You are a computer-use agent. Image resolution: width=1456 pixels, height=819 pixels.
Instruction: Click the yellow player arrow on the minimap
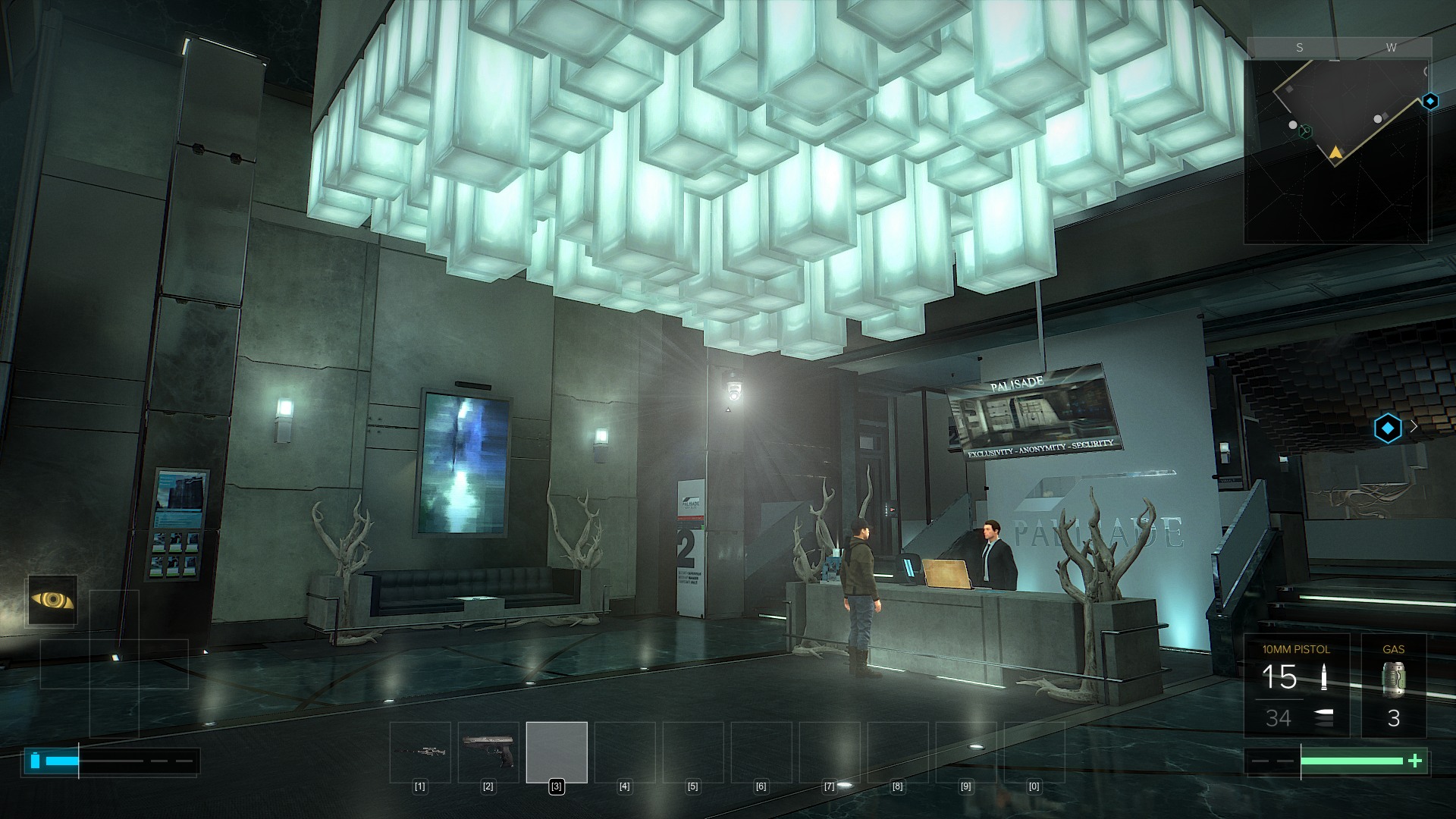pos(1335,153)
